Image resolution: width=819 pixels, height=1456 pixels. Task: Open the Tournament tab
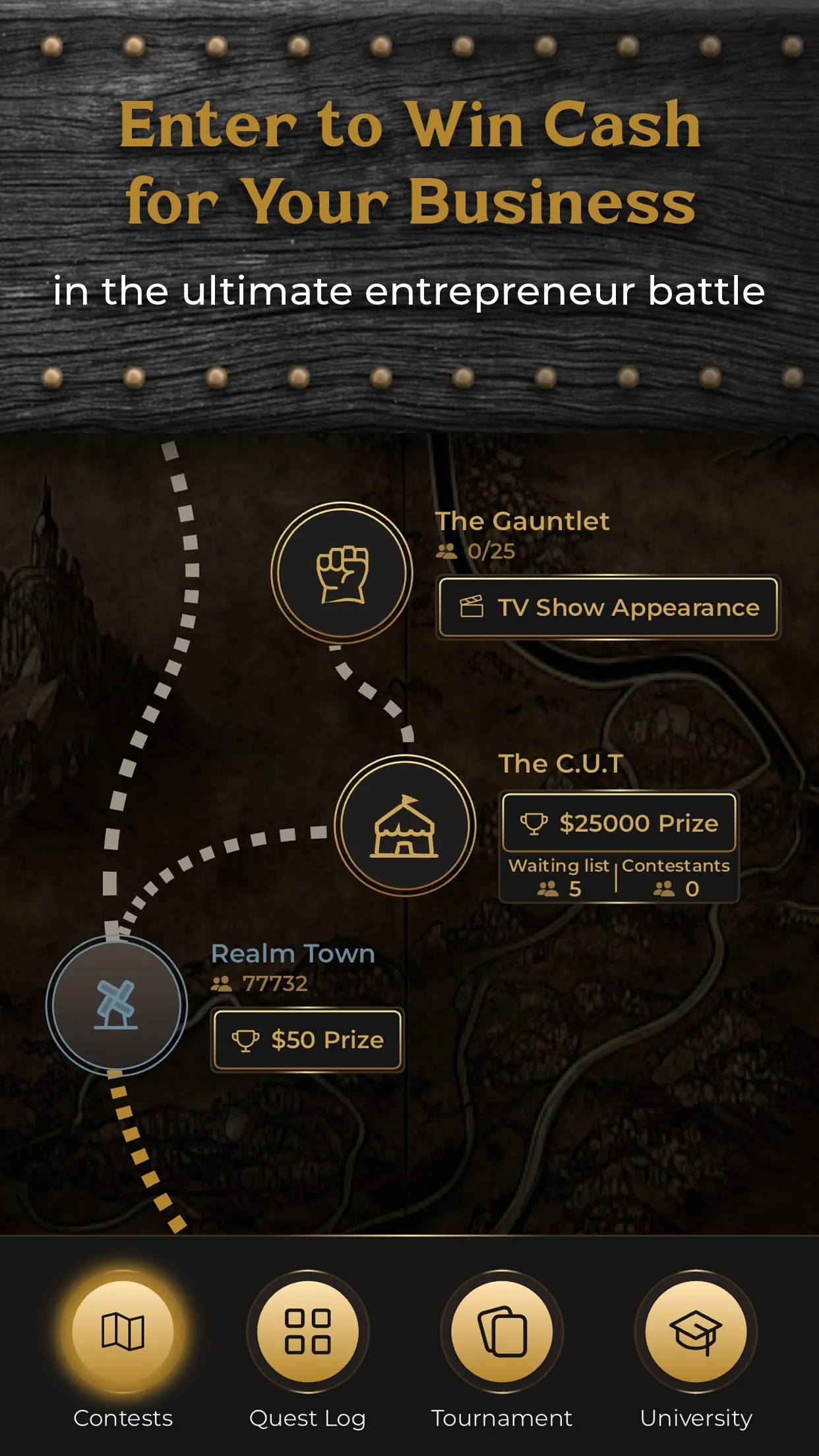(x=502, y=1331)
